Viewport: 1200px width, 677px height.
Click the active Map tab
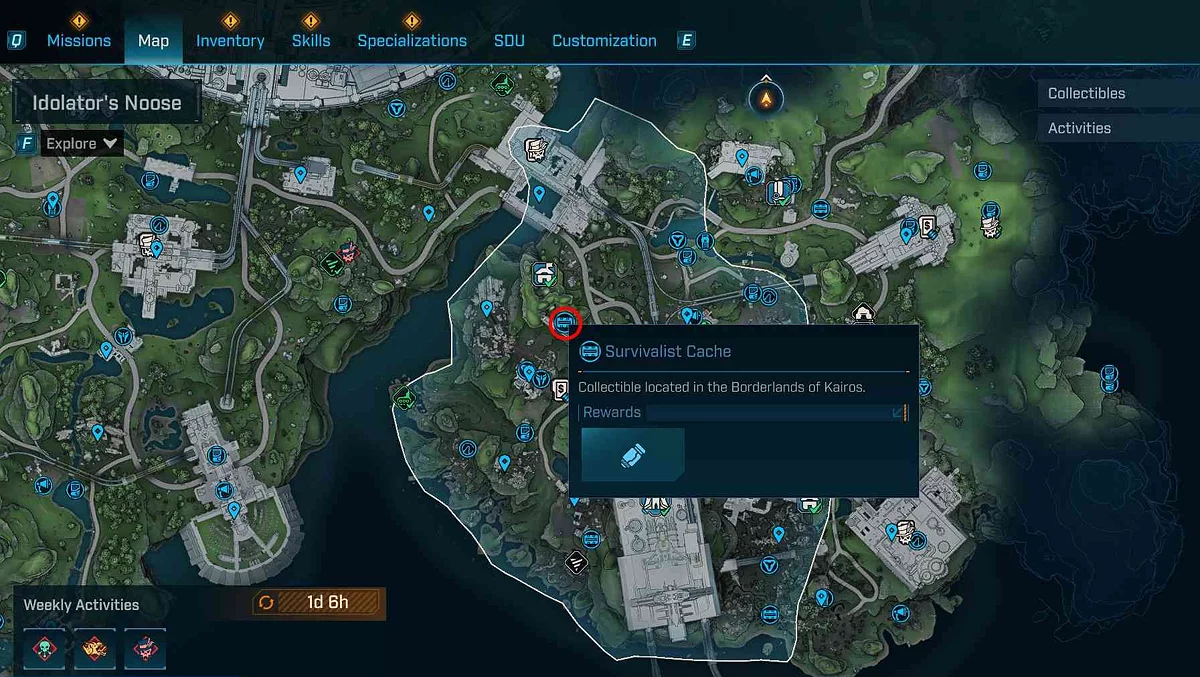point(153,41)
